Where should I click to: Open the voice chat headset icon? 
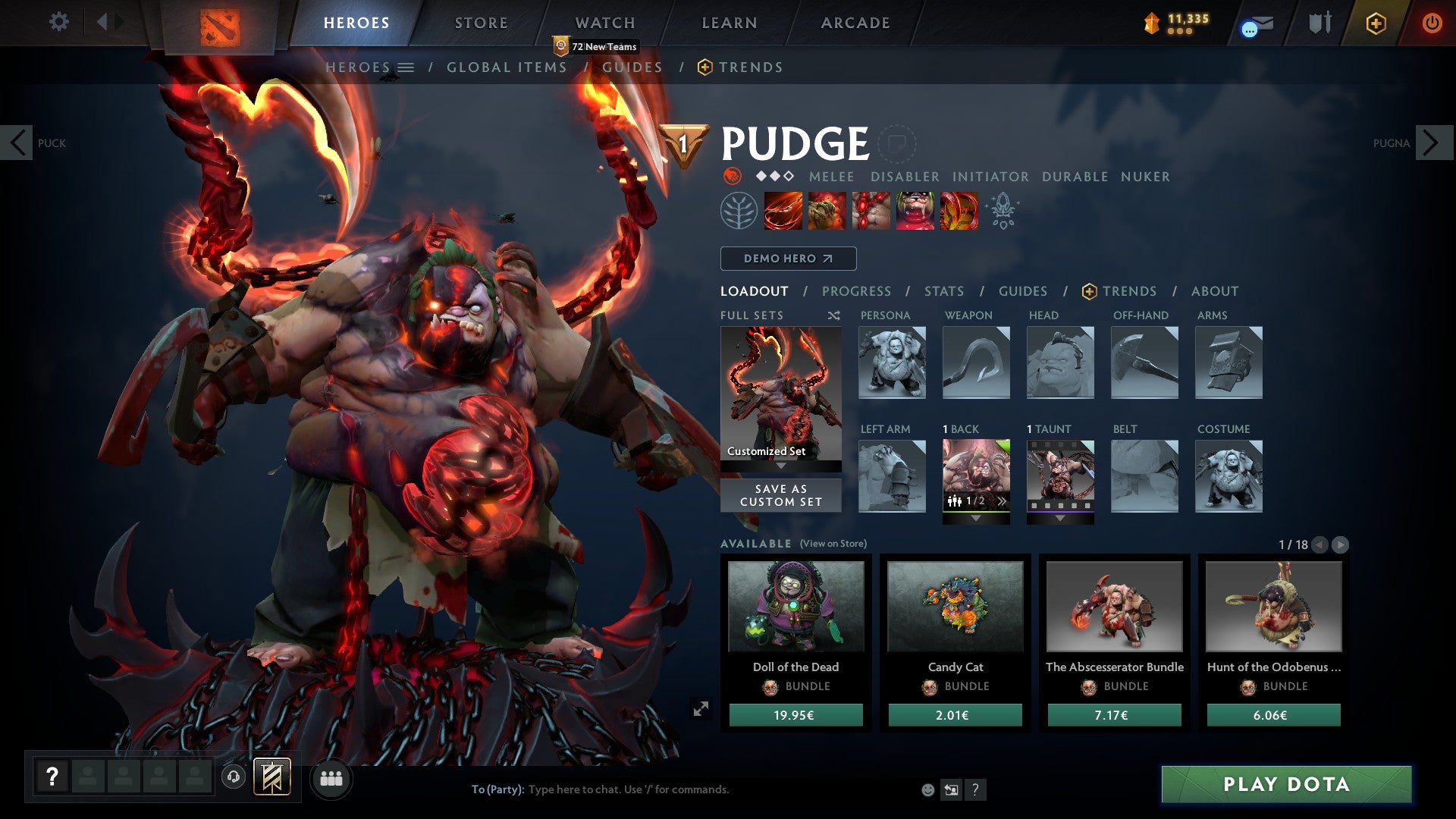(232, 777)
